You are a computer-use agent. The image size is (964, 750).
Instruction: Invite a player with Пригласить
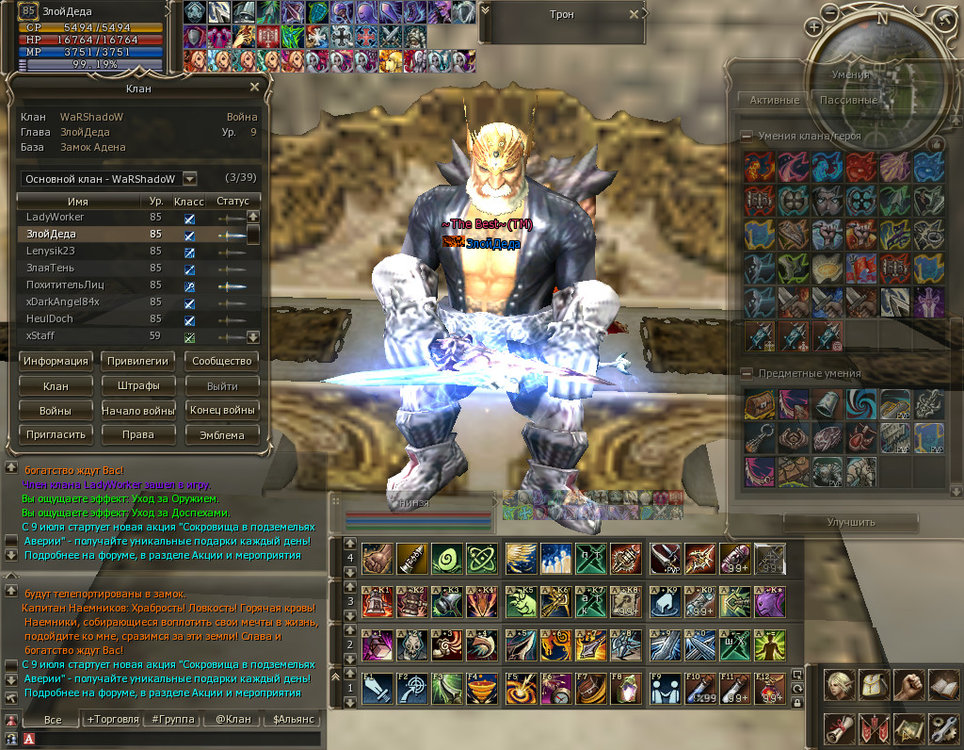(56, 435)
